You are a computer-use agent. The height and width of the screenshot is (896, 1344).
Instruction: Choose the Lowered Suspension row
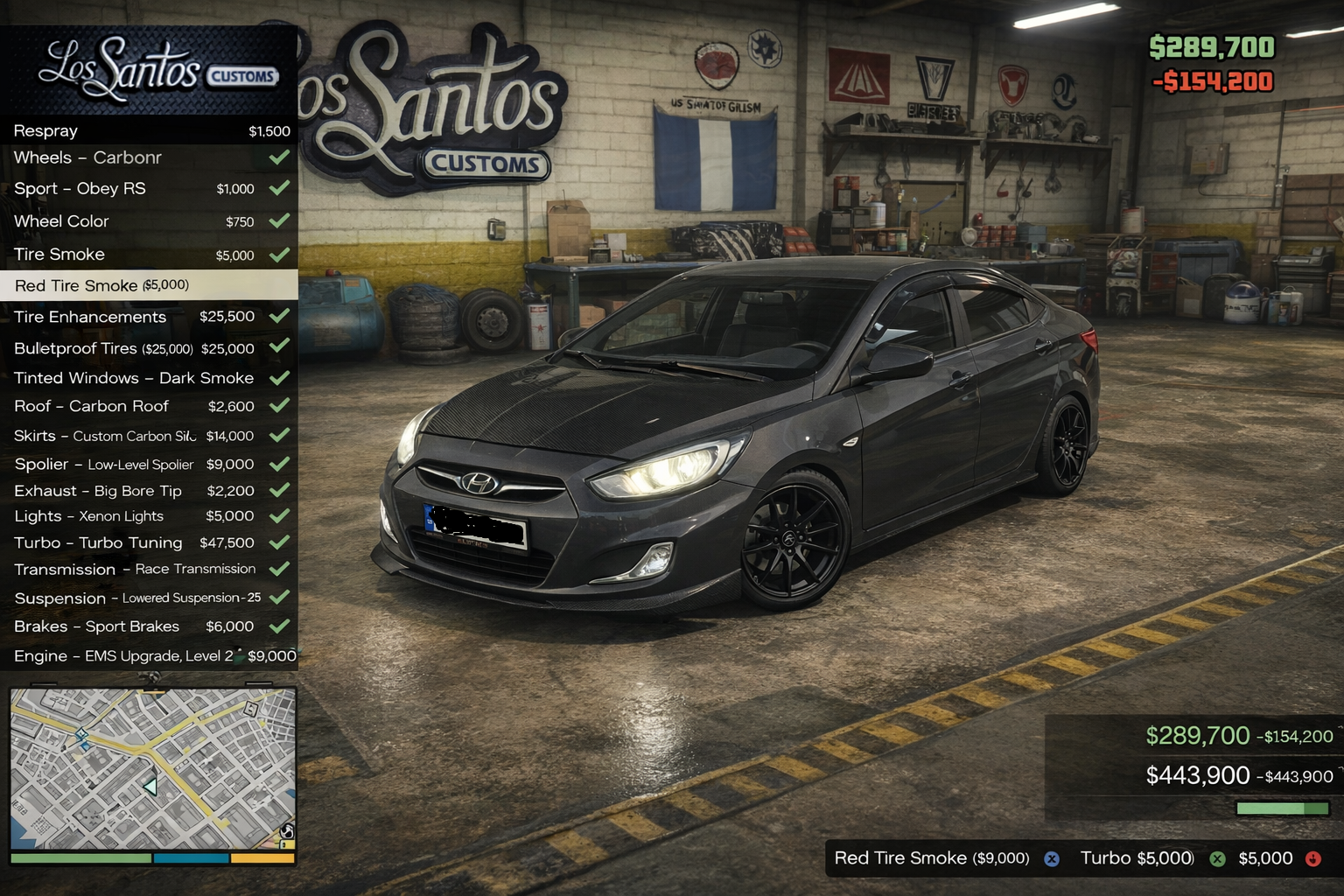point(149,598)
